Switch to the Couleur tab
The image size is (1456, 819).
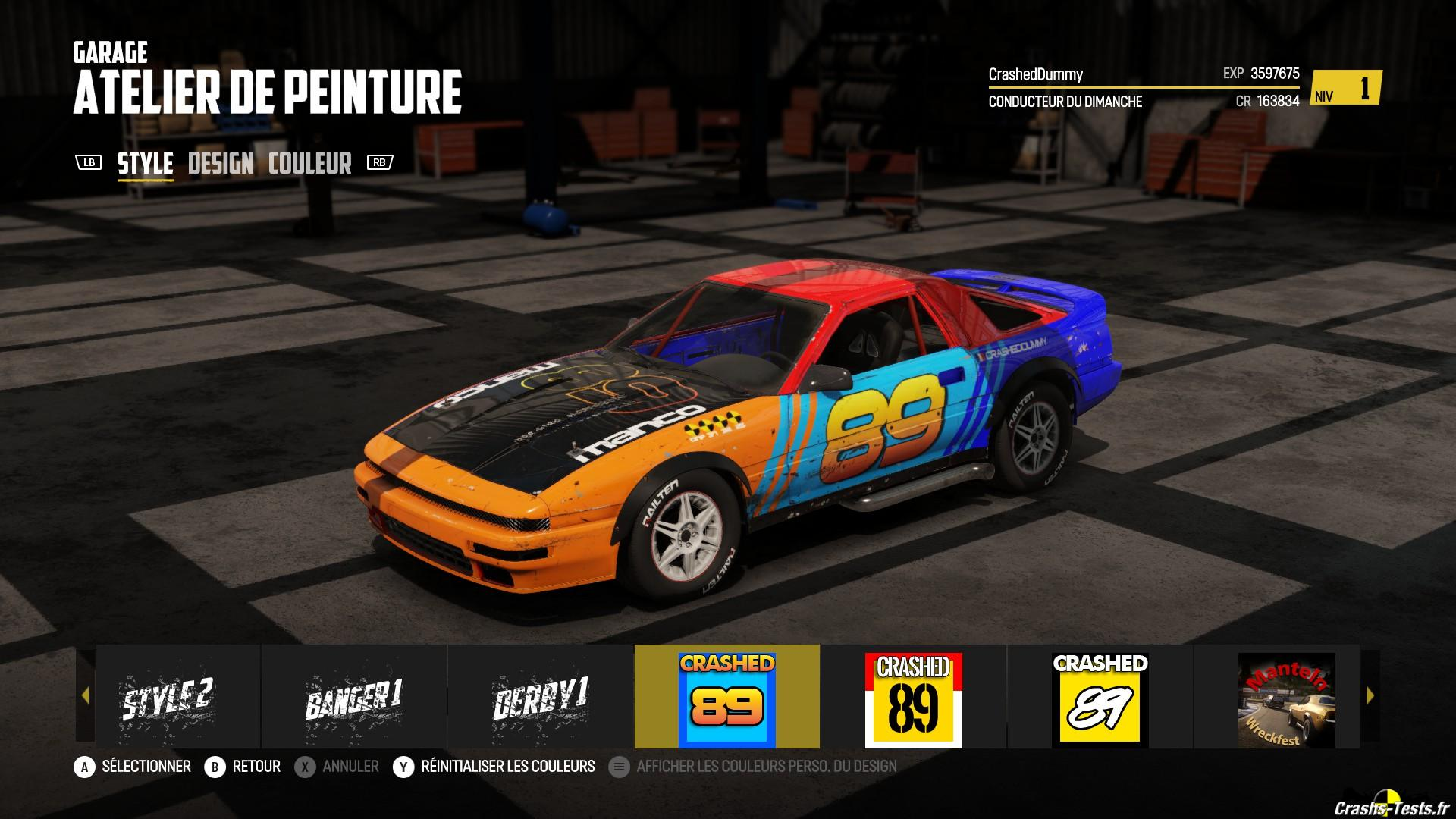310,163
